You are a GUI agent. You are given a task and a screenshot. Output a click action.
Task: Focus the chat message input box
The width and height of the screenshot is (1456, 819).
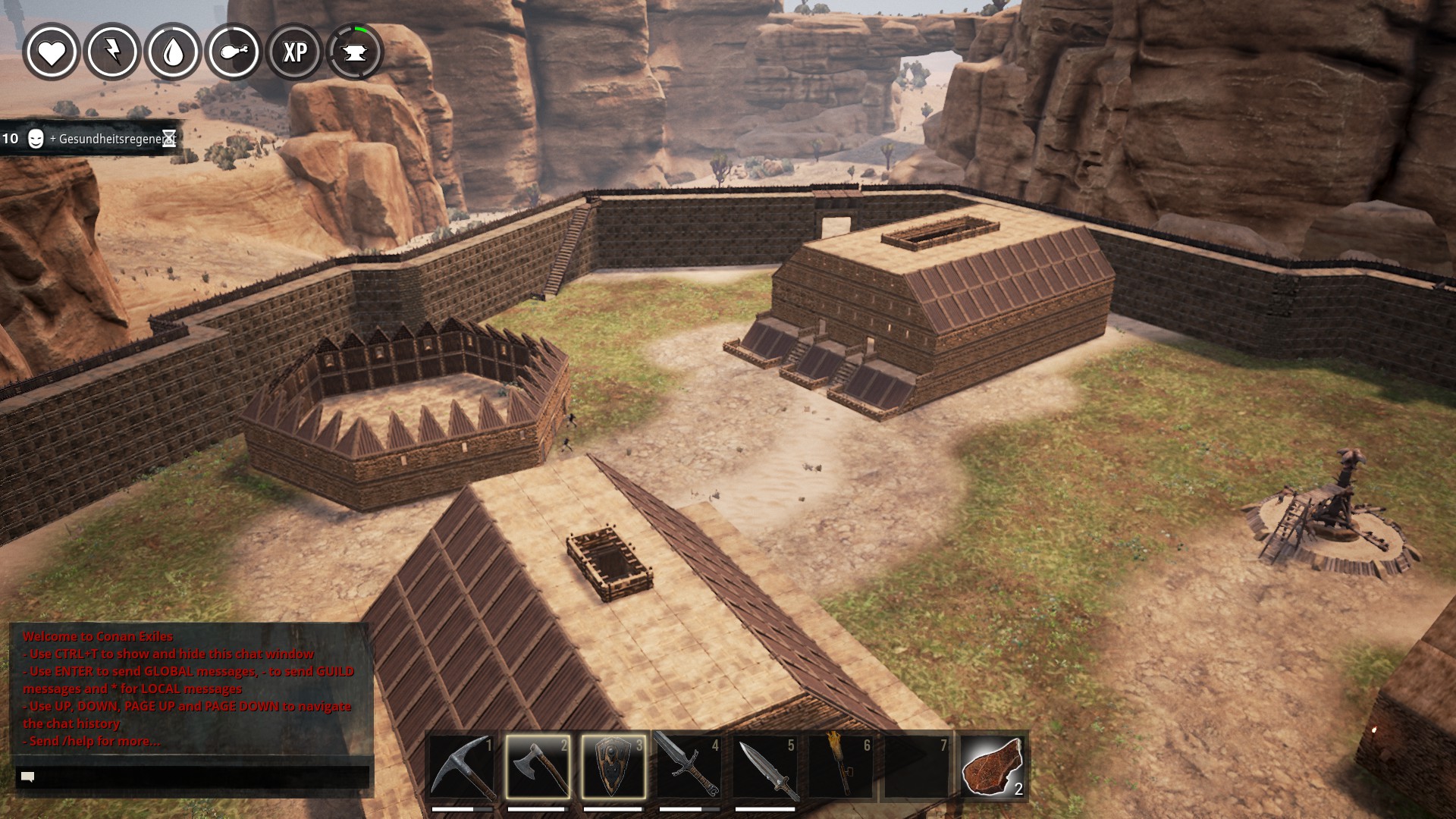pyautogui.click(x=193, y=777)
